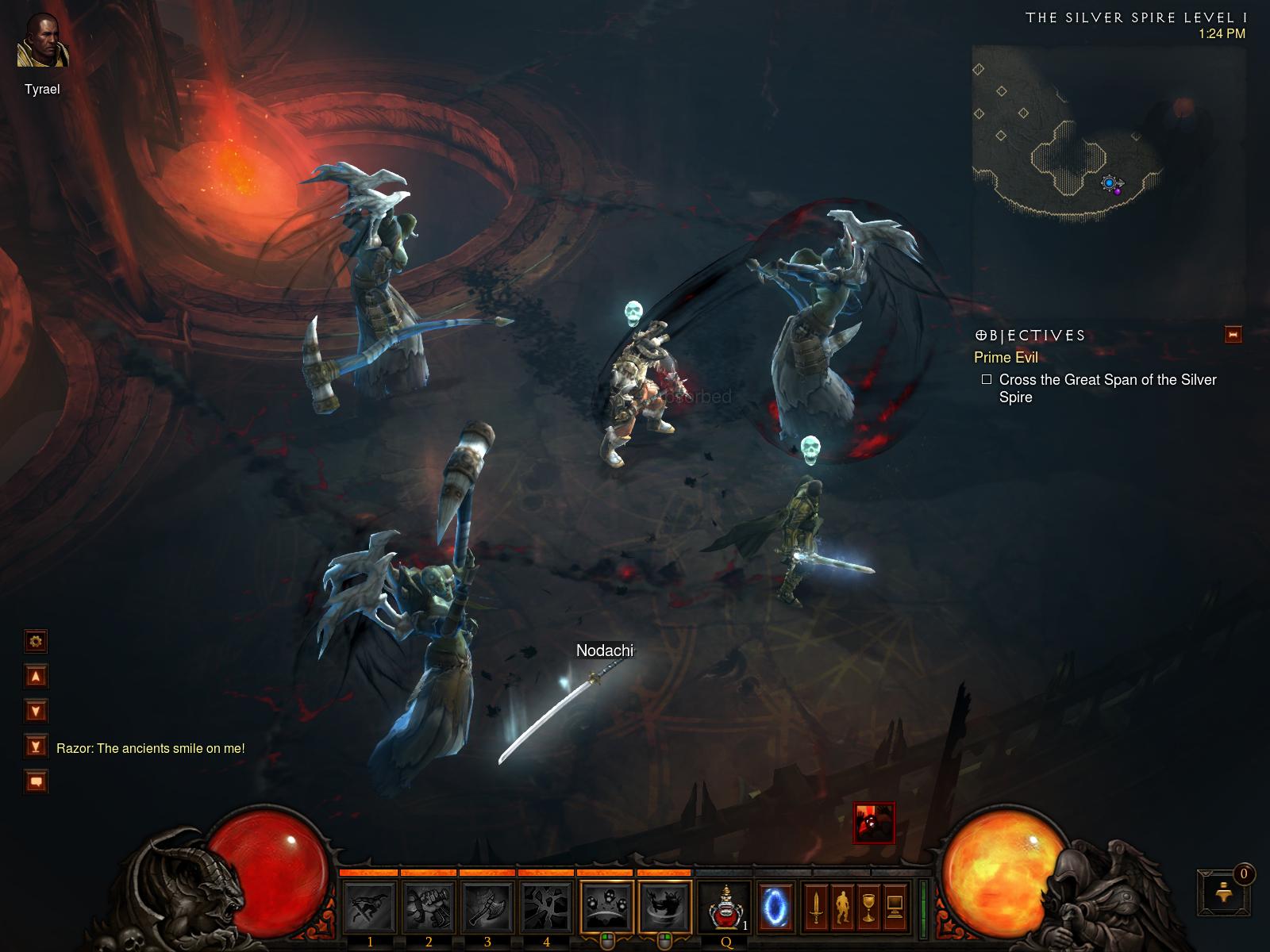Jump to the bottom of chat
The height and width of the screenshot is (952, 1270).
pos(36,747)
